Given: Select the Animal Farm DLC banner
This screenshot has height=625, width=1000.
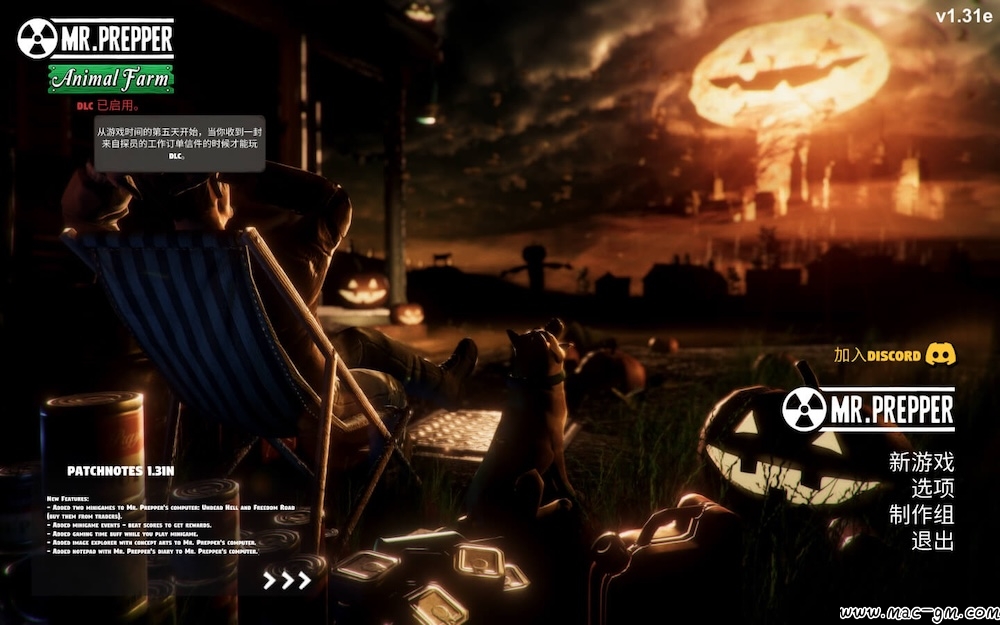Looking at the screenshot, I should click(111, 79).
